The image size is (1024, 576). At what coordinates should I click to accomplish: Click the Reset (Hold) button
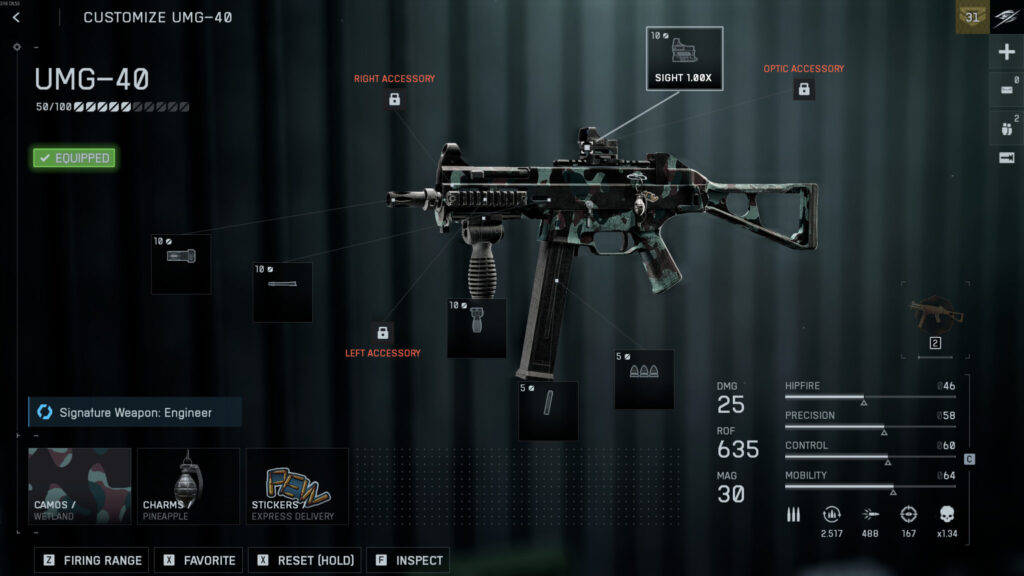(x=305, y=561)
